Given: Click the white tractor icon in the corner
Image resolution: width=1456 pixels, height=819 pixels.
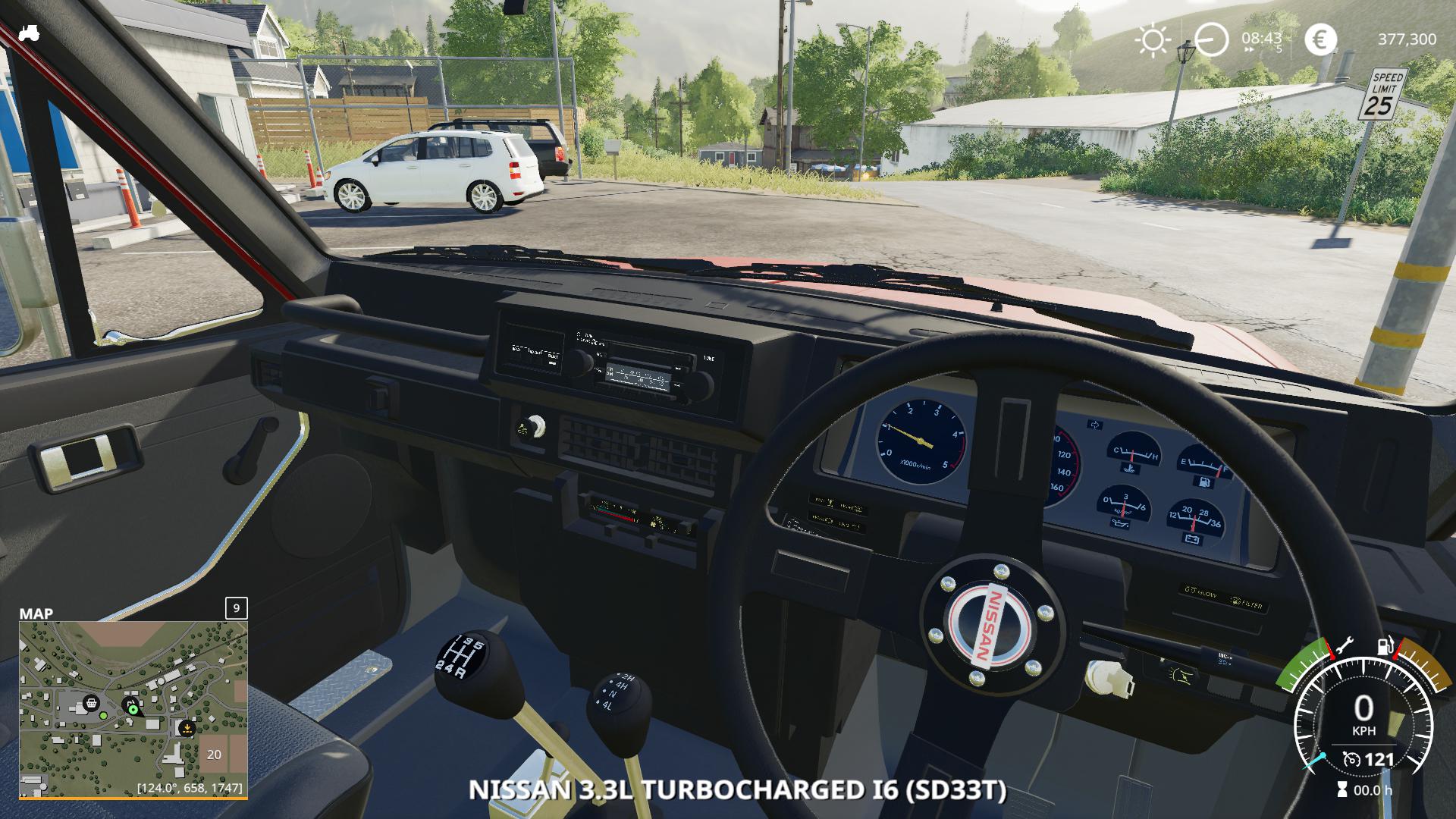Looking at the screenshot, I should pos(30,33).
